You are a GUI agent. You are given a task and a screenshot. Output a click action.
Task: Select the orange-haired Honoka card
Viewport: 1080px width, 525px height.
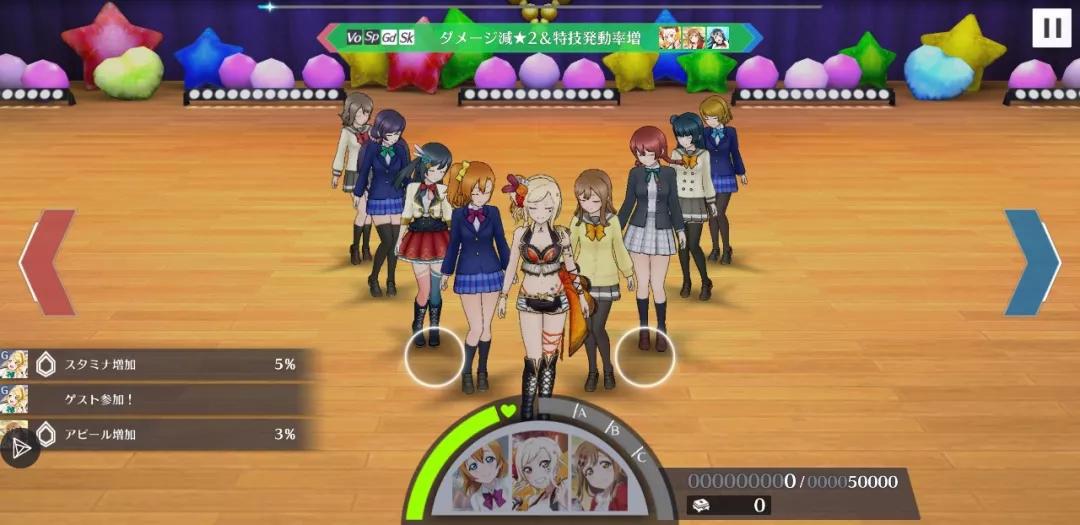483,473
